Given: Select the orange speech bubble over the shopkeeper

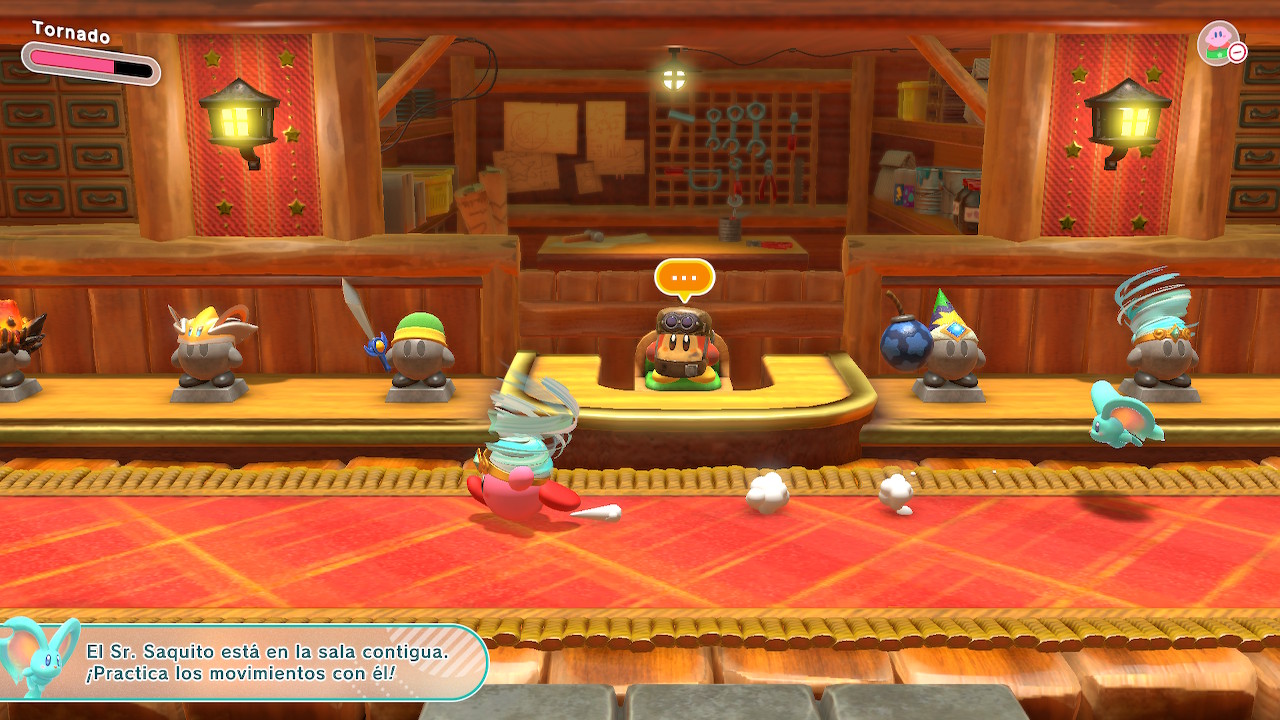Looking at the screenshot, I should [684, 277].
